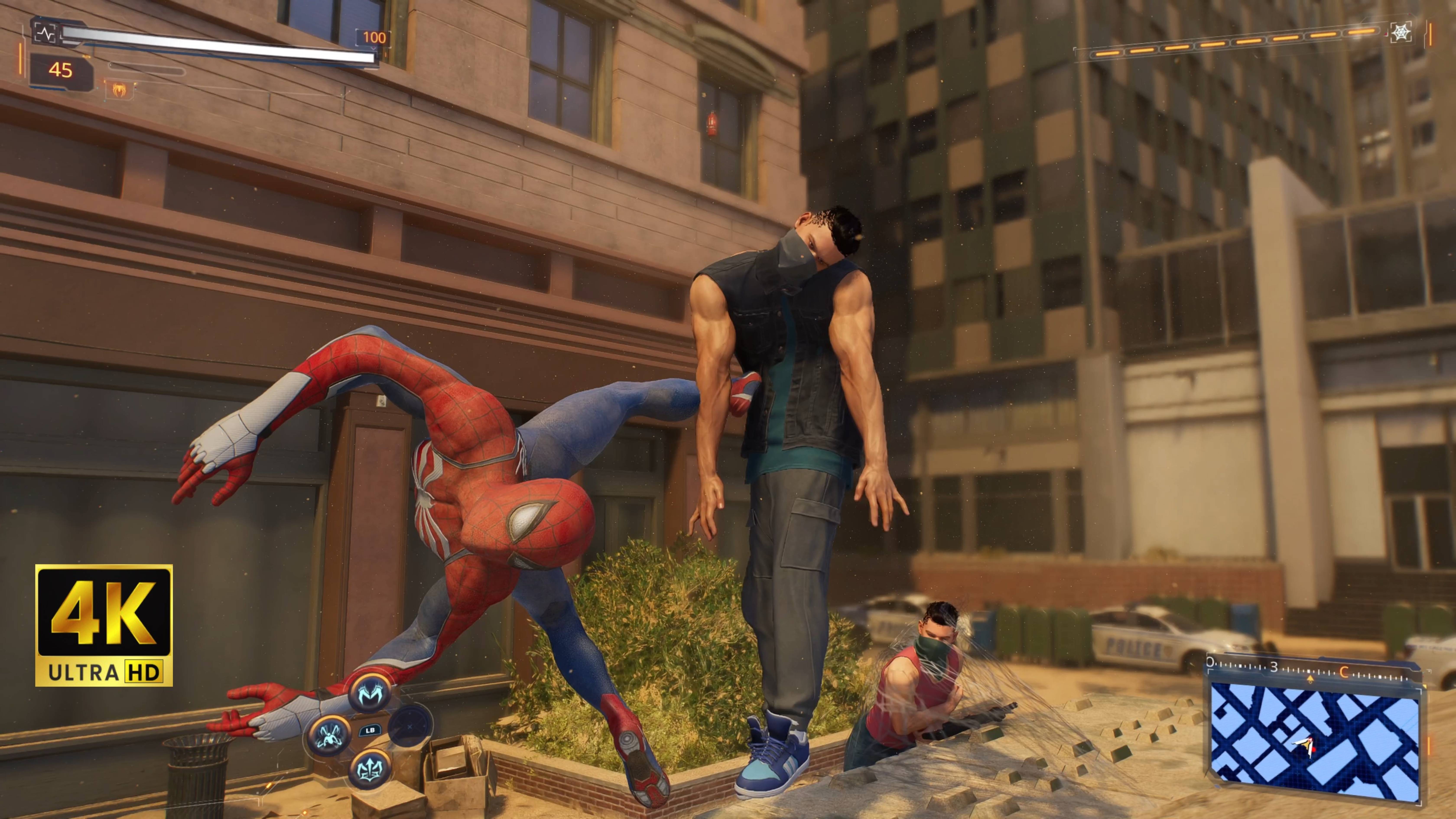Screen dimensions: 1456x819
Task: Click the 4K Ultra HD badge
Action: [x=104, y=625]
